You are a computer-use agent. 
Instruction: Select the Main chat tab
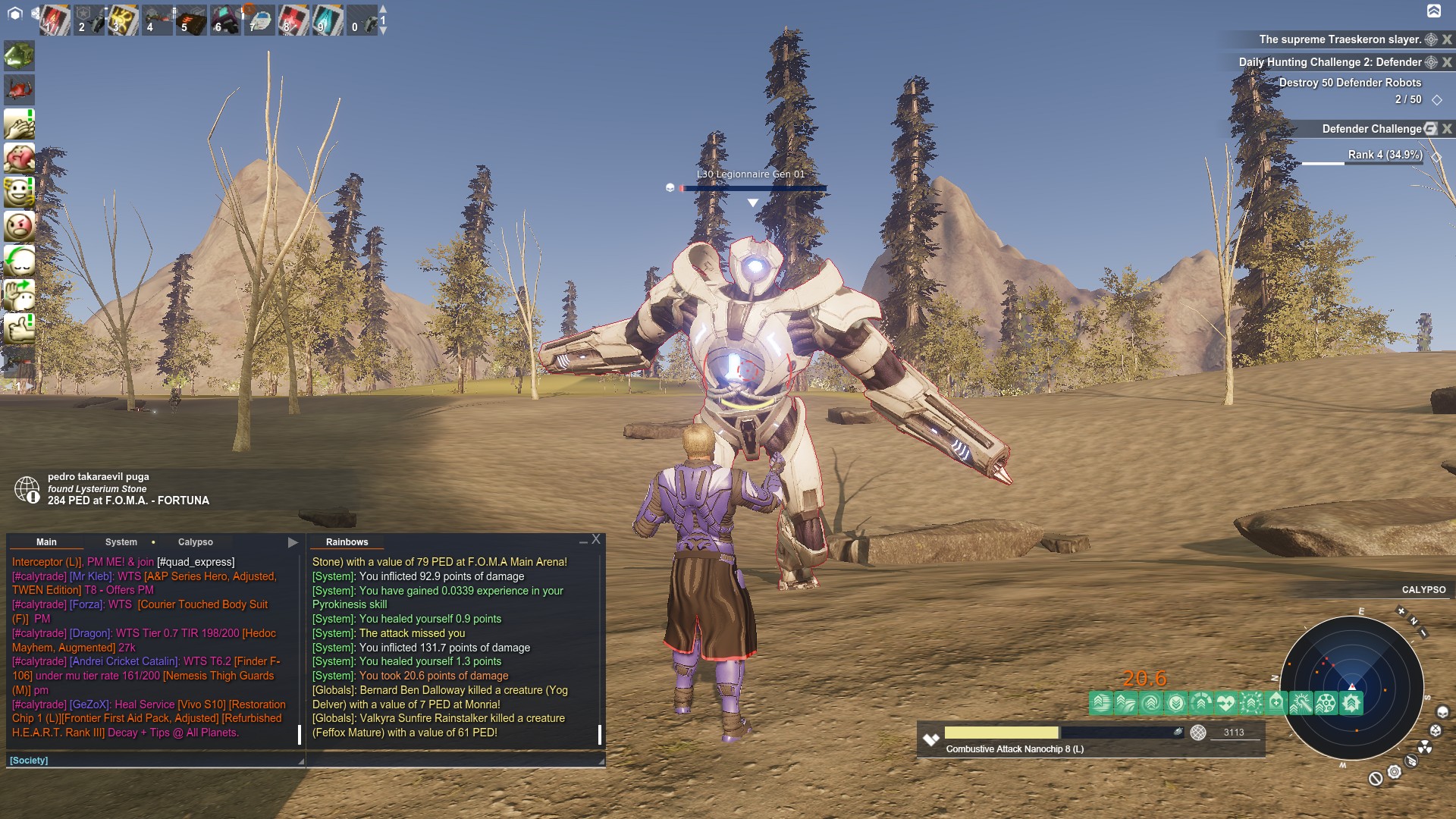pyautogui.click(x=46, y=542)
